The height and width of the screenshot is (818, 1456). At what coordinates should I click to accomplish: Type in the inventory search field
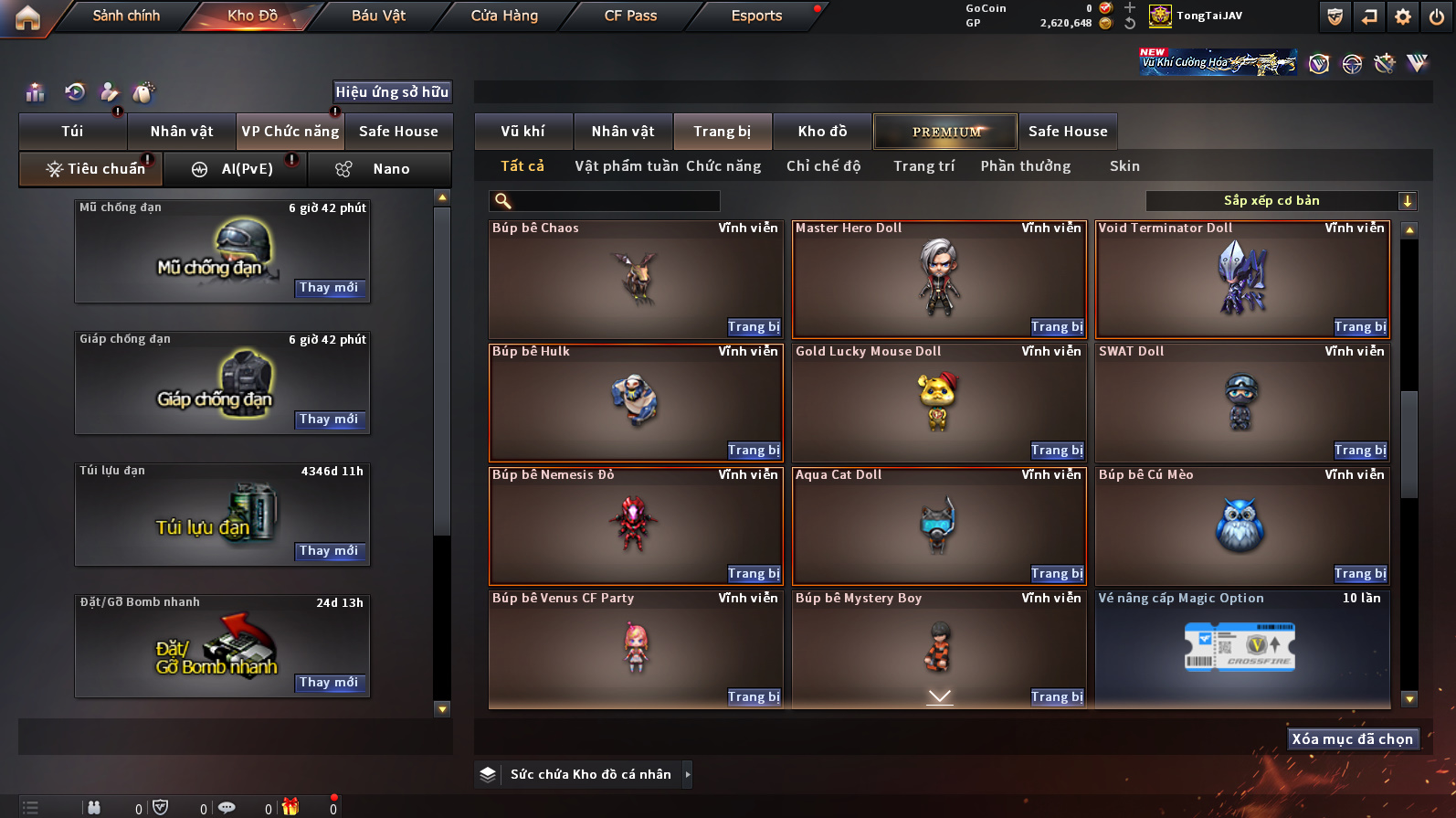614,201
